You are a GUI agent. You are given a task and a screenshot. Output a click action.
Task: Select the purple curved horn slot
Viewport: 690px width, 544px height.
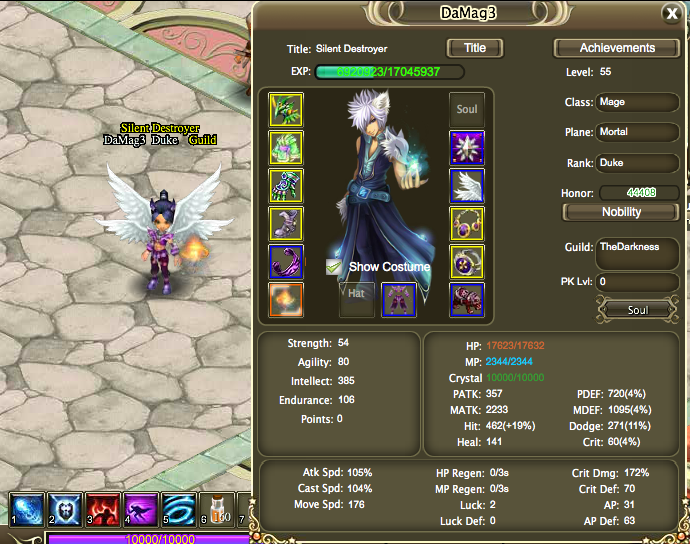pyautogui.click(x=286, y=261)
